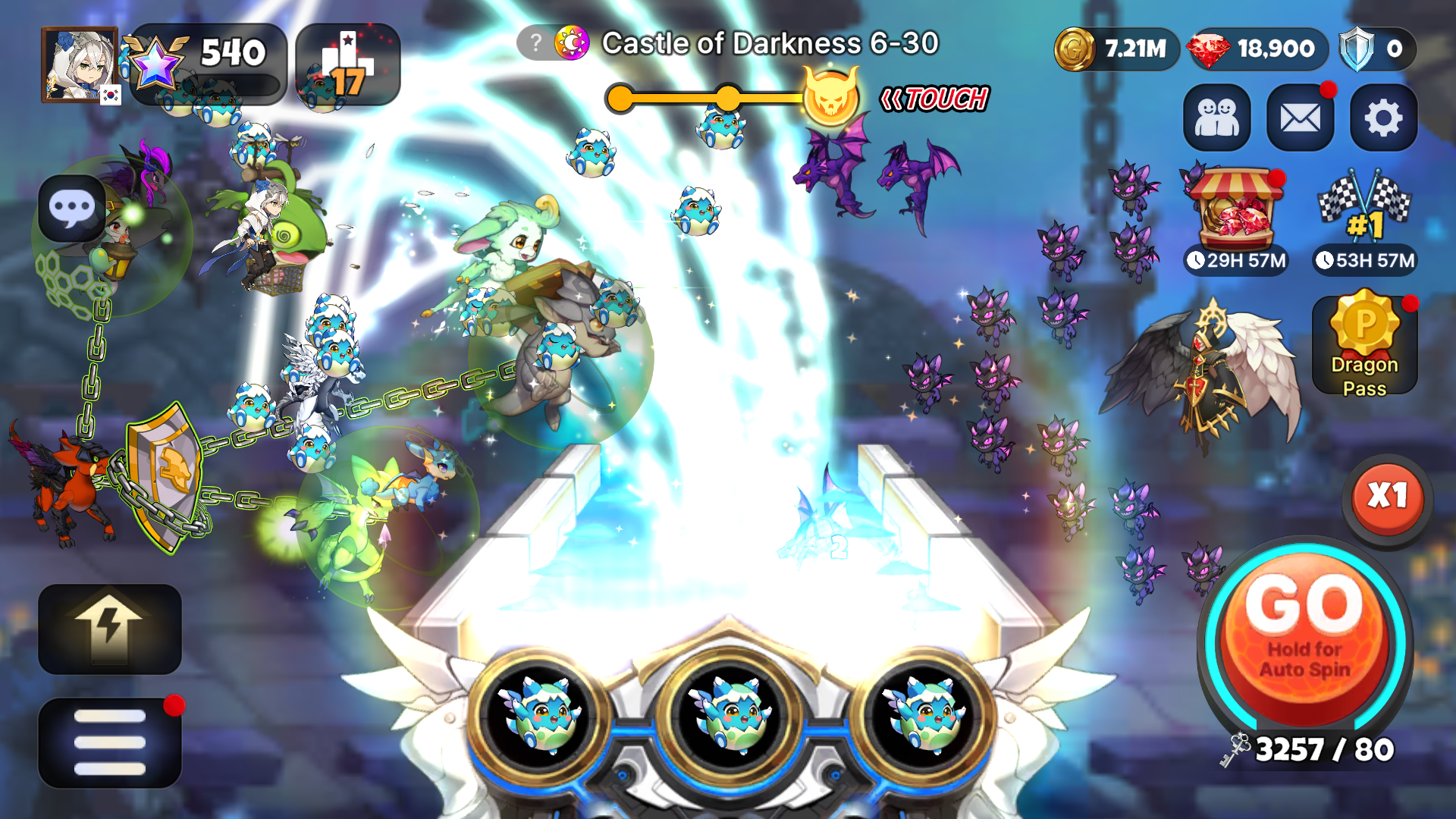Open the Dragon Pass
This screenshot has height=819, width=1456.
(1364, 345)
